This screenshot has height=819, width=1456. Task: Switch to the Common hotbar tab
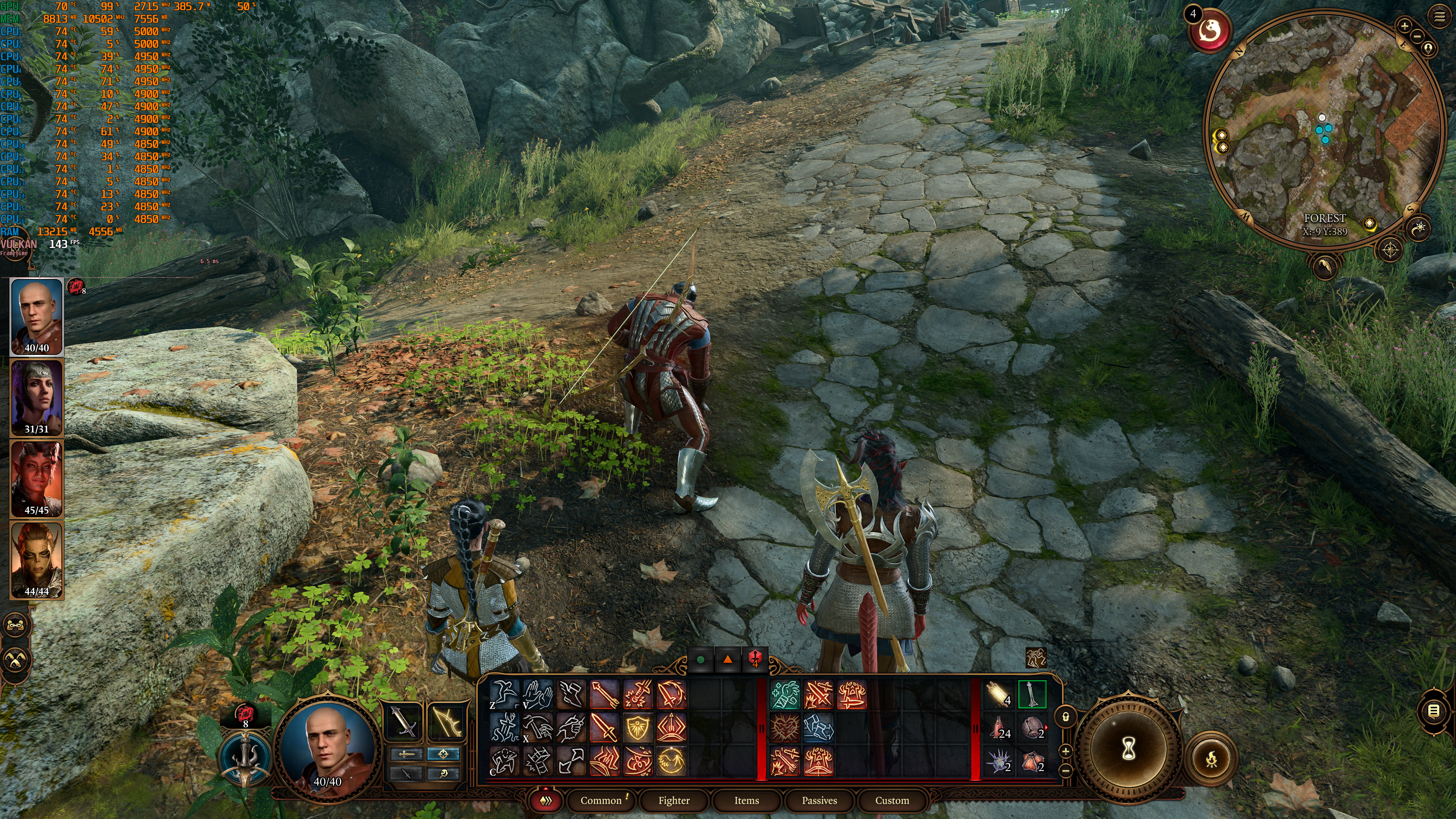601,800
